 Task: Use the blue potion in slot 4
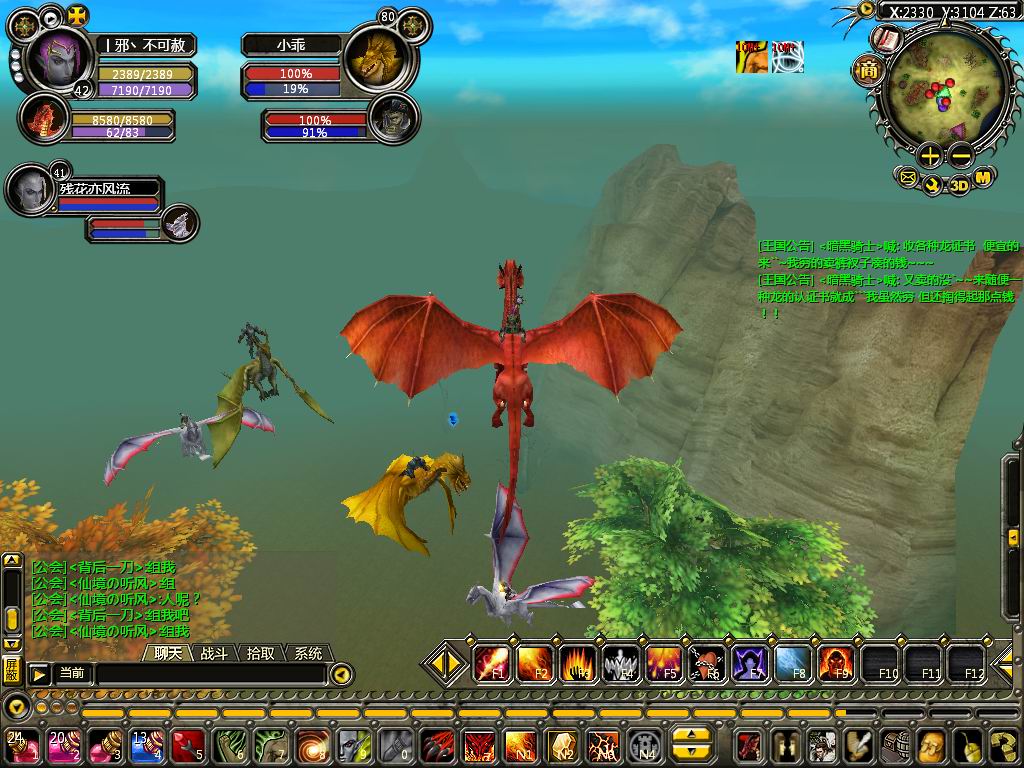(x=147, y=746)
